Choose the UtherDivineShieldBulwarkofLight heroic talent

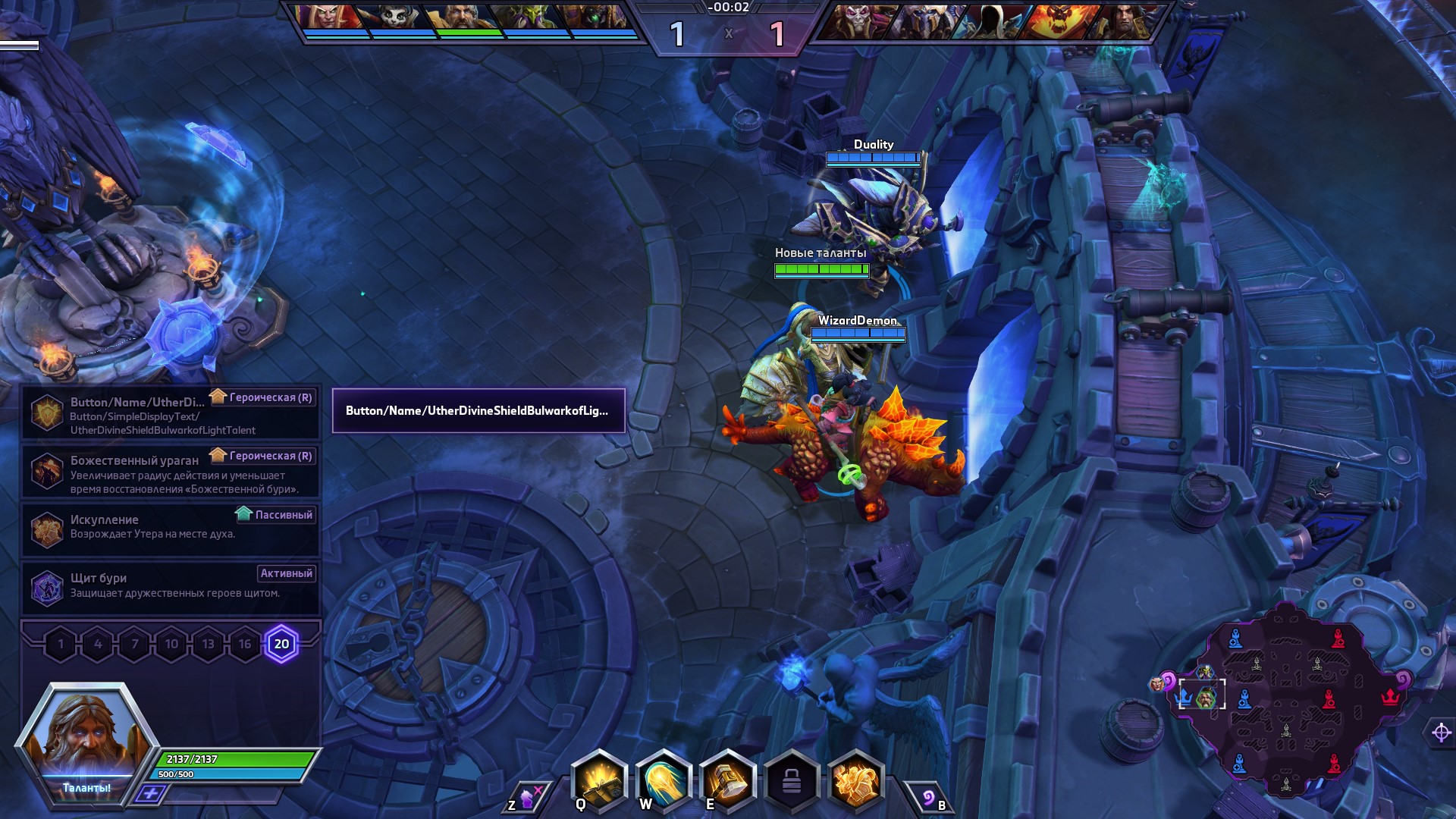coord(171,413)
